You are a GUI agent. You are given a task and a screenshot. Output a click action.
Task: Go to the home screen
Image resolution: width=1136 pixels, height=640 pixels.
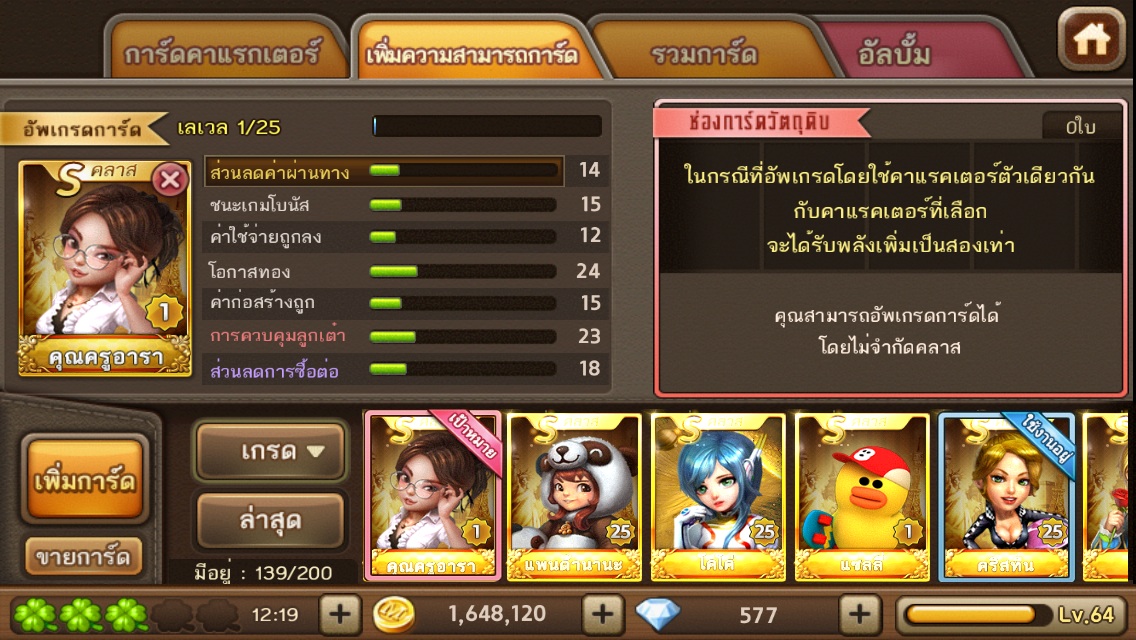(x=1091, y=39)
